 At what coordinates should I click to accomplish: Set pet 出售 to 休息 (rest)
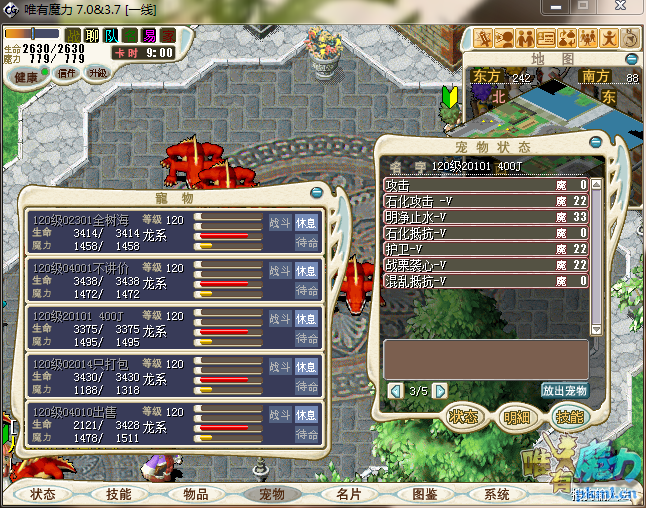click(x=306, y=413)
